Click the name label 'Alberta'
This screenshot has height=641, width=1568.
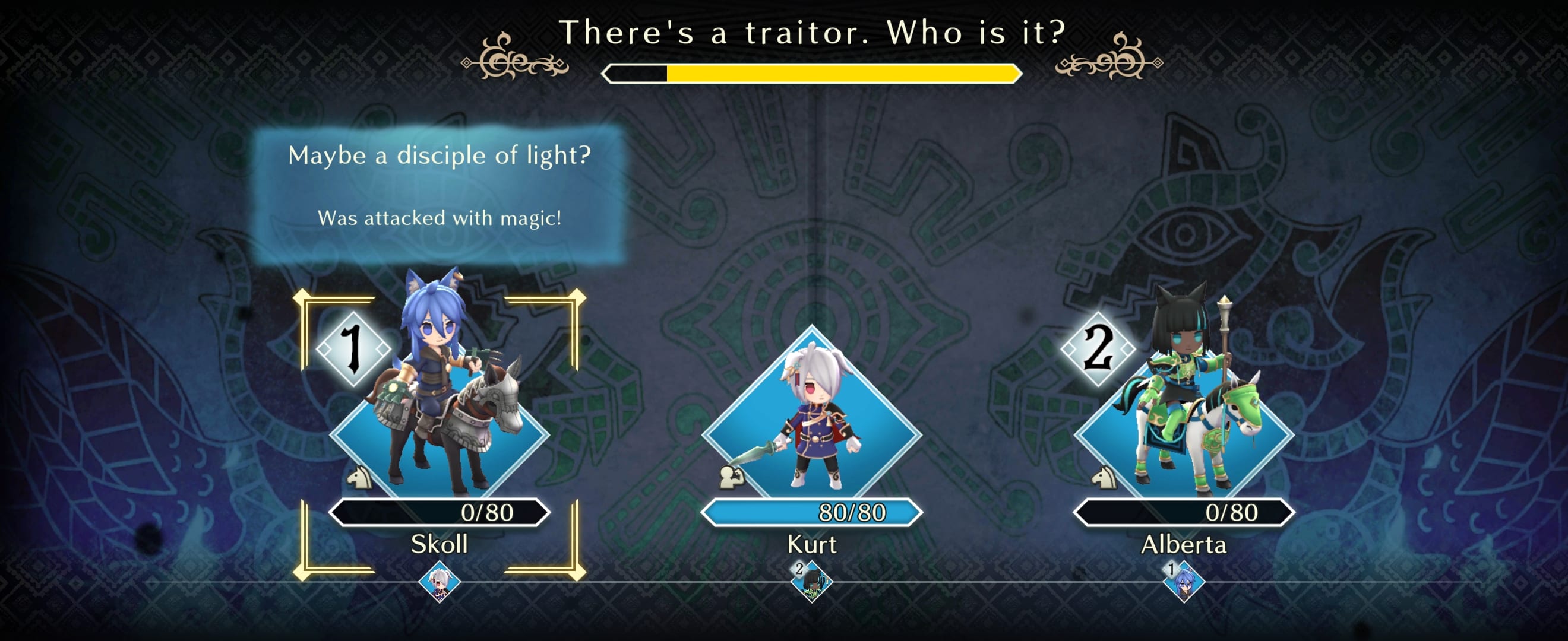point(1183,546)
